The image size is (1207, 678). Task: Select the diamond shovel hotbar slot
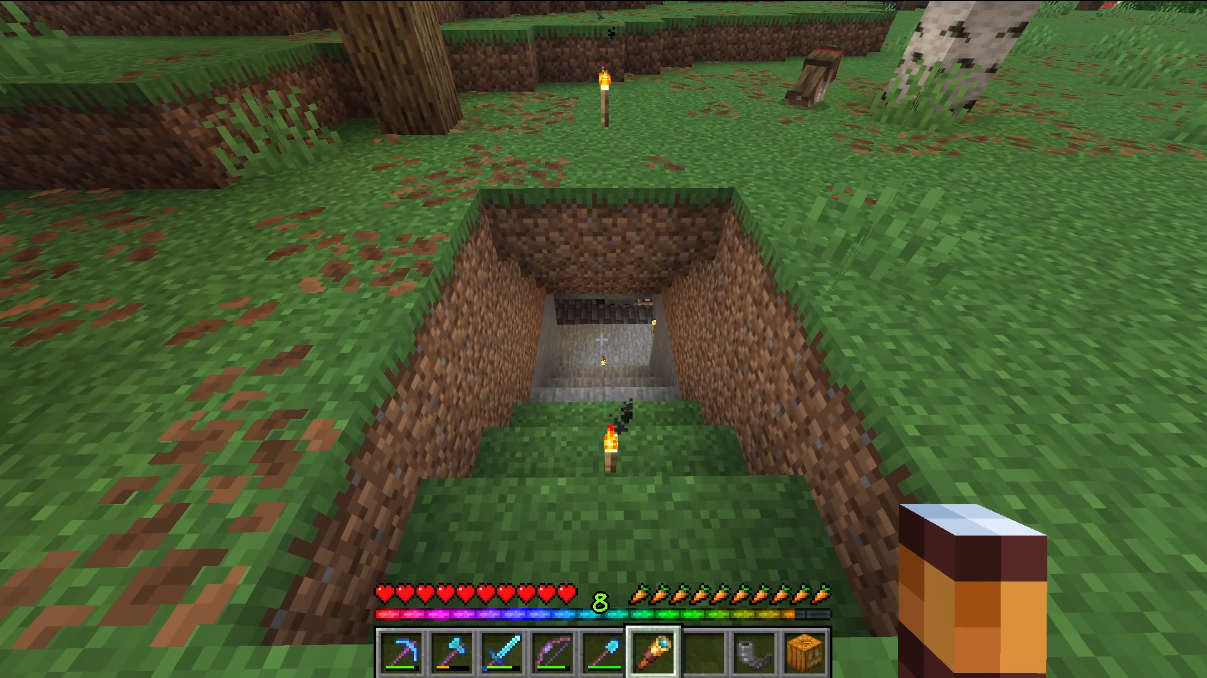point(602,653)
